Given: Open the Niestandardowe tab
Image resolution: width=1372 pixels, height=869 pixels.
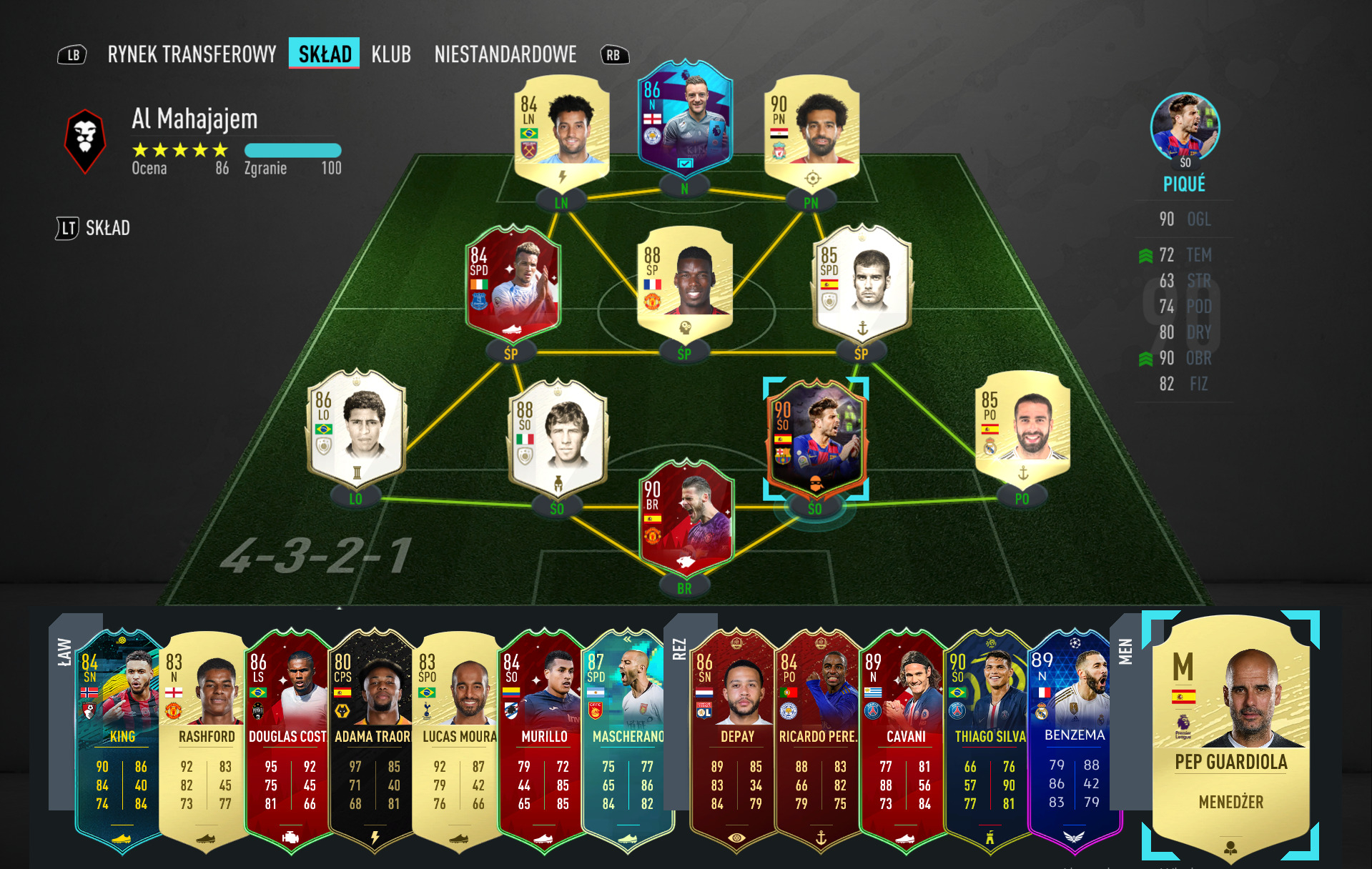Looking at the screenshot, I should tap(505, 54).
